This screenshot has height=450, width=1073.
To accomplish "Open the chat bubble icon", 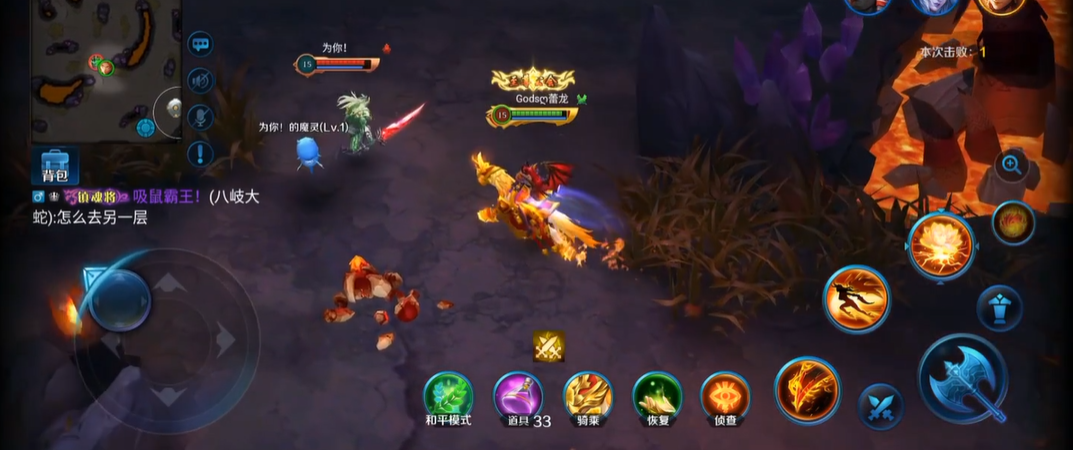I will coord(200,45).
